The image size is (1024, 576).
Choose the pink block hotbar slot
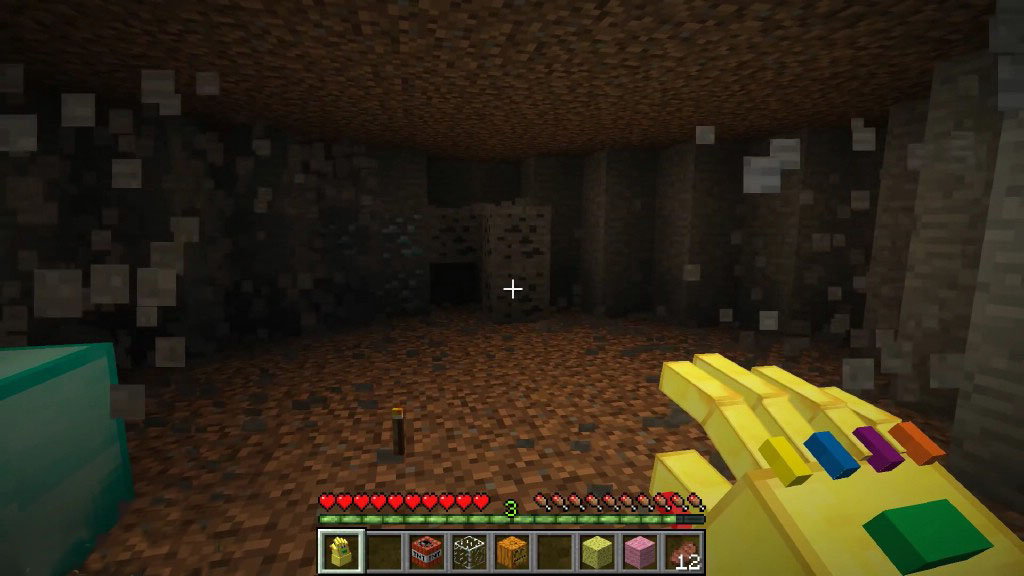[x=640, y=551]
